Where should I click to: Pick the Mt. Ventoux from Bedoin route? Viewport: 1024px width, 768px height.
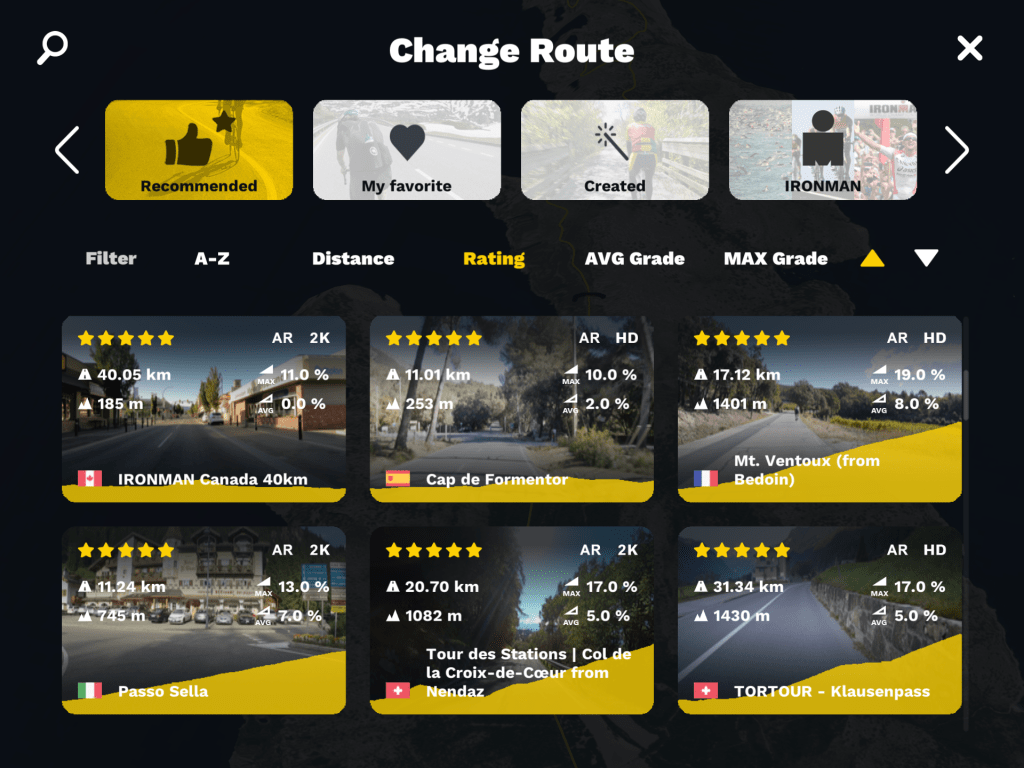(x=820, y=409)
